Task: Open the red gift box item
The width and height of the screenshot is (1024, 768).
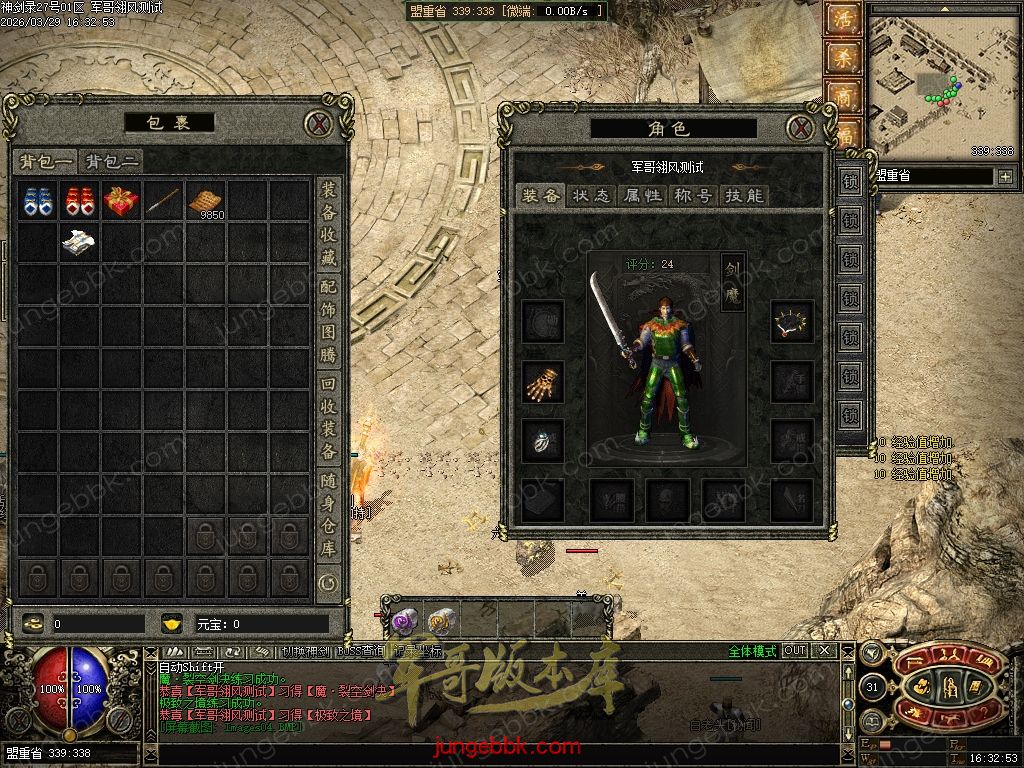Action: click(122, 201)
